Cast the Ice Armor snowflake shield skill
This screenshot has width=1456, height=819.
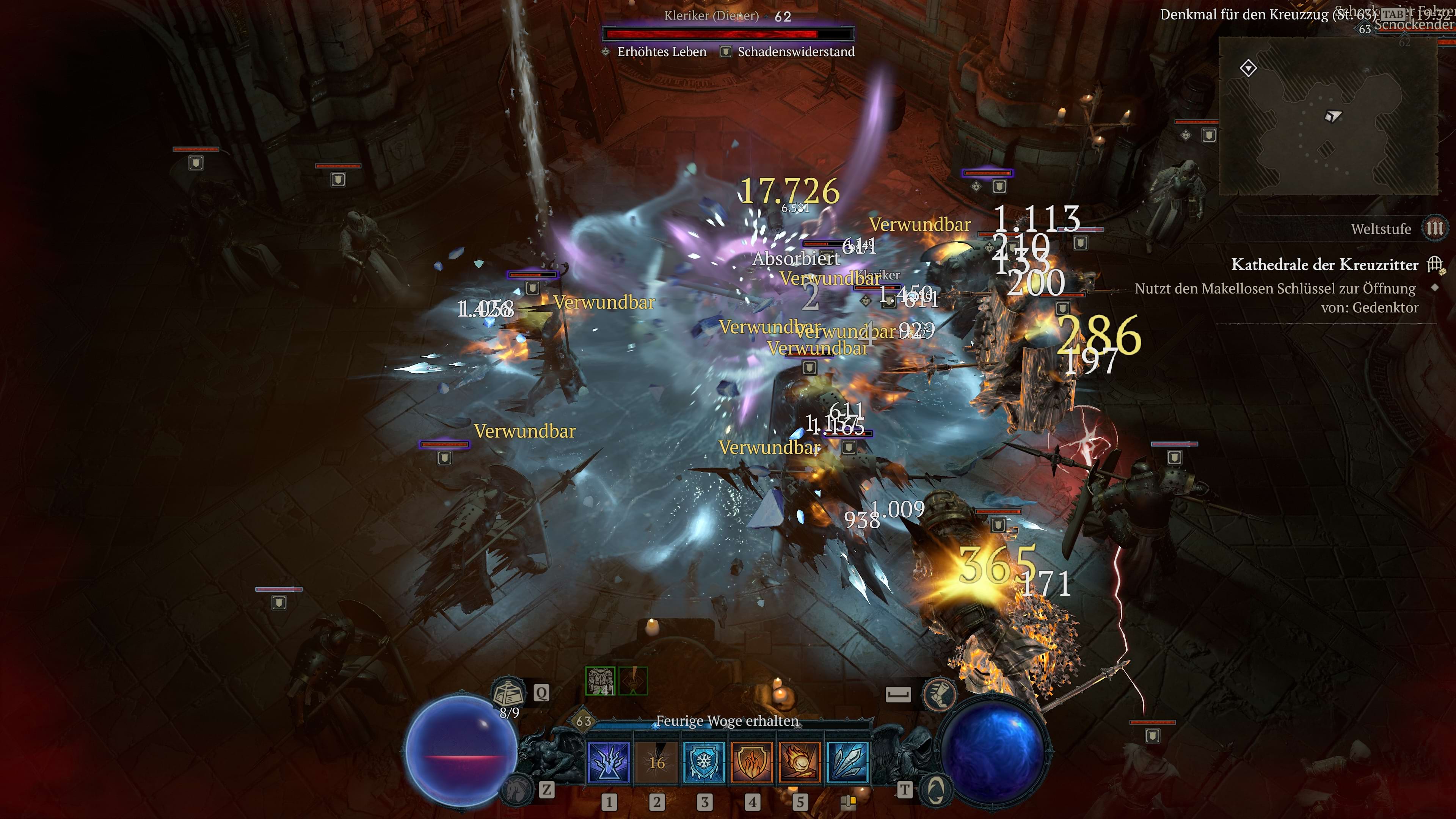click(704, 762)
